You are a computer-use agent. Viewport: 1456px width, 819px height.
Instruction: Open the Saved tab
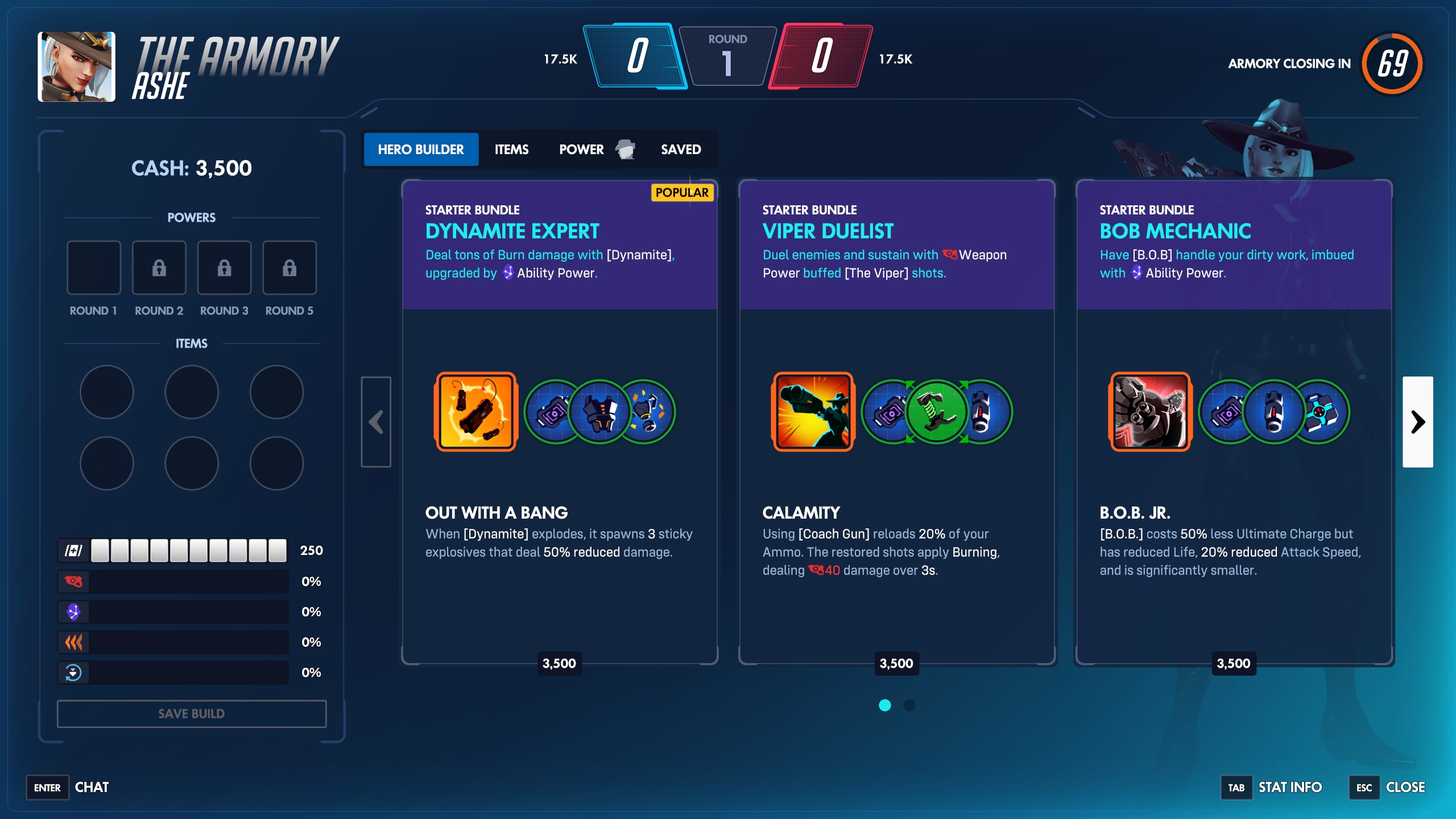pyautogui.click(x=681, y=149)
